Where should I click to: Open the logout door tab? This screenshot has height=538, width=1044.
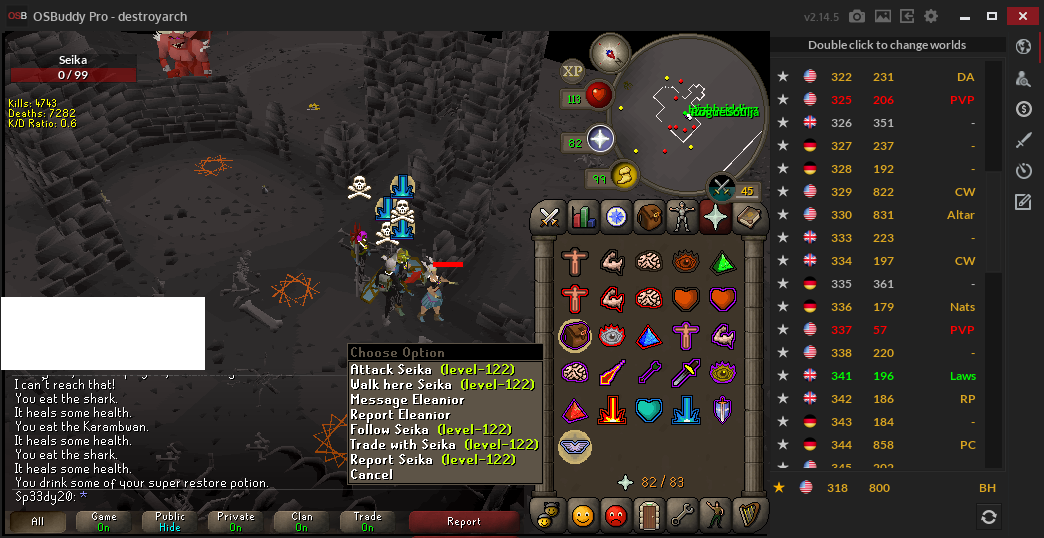tap(651, 516)
